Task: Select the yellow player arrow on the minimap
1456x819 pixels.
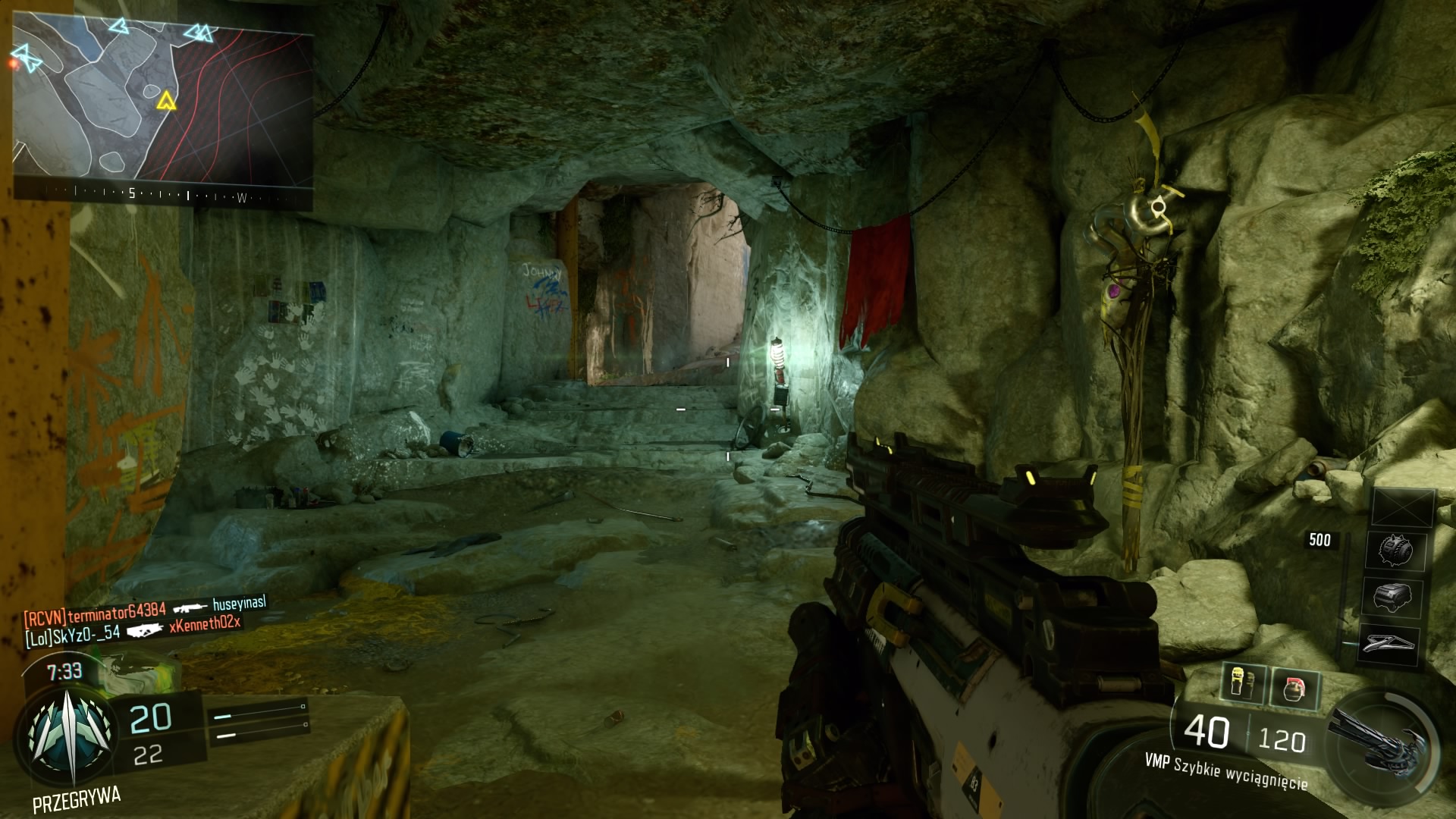Action: [165, 101]
